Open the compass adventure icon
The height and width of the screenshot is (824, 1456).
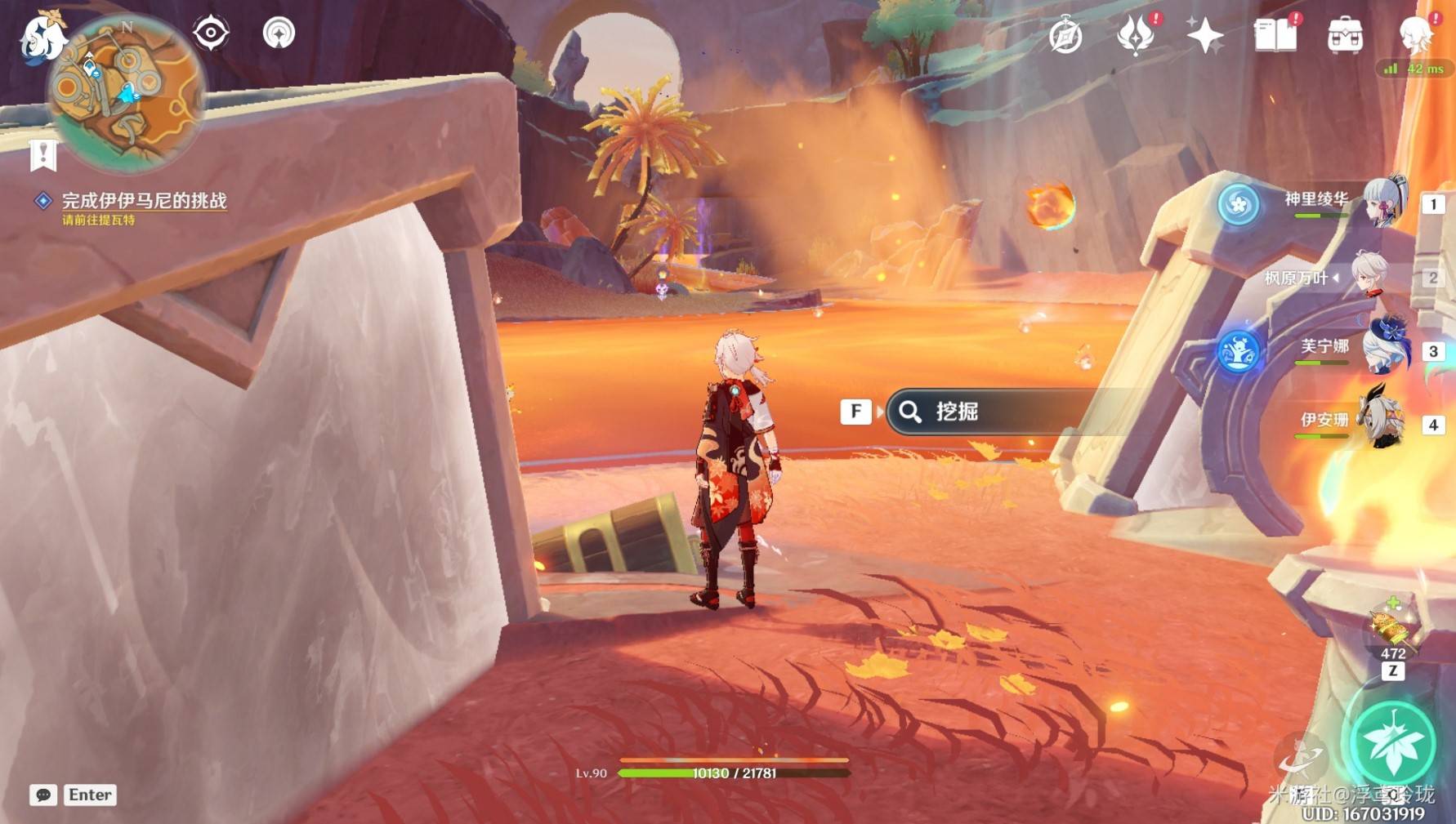(x=1065, y=36)
